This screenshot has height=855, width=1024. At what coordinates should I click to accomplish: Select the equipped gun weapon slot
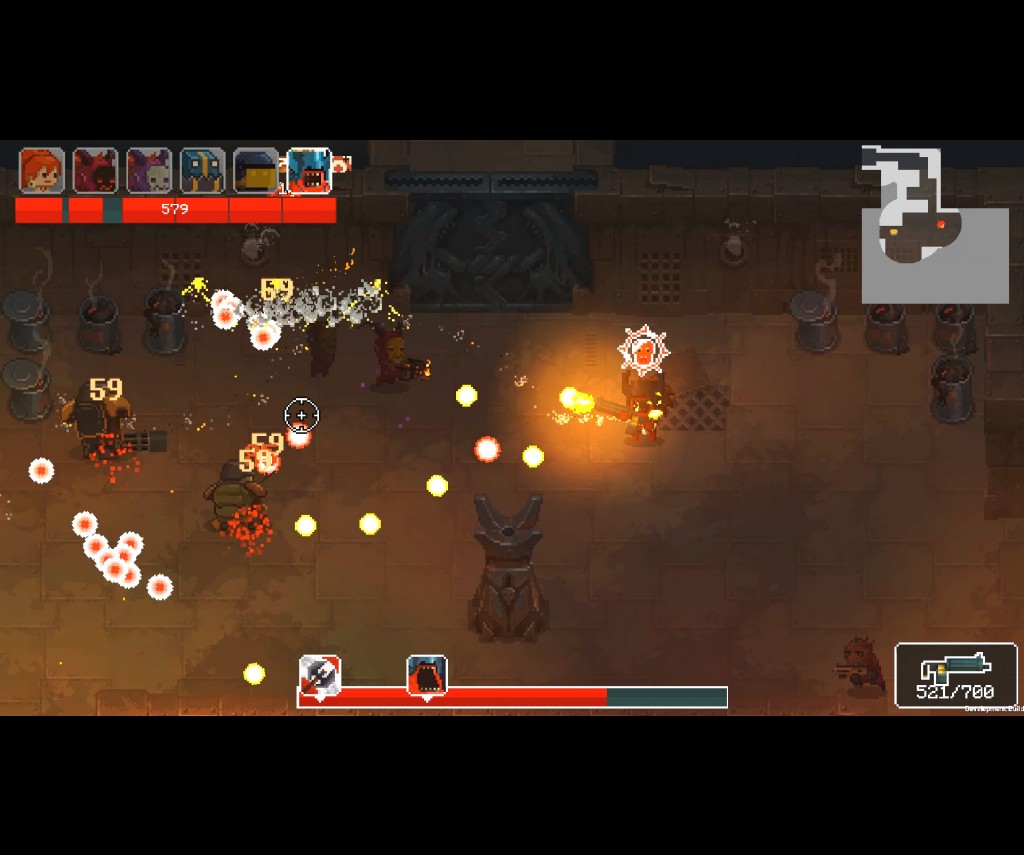click(x=956, y=675)
